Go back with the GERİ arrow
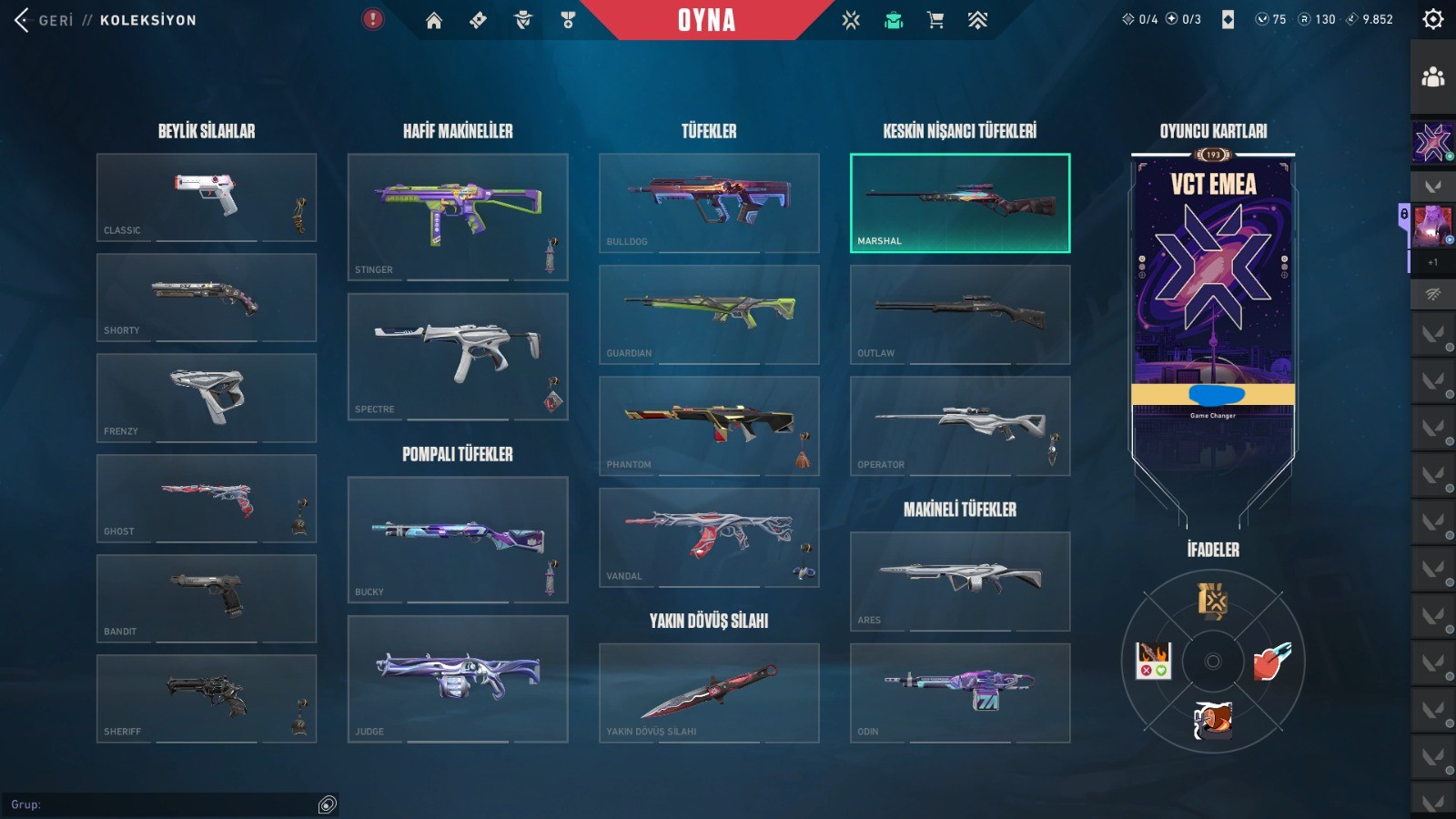The height and width of the screenshot is (819, 1456). [24, 20]
